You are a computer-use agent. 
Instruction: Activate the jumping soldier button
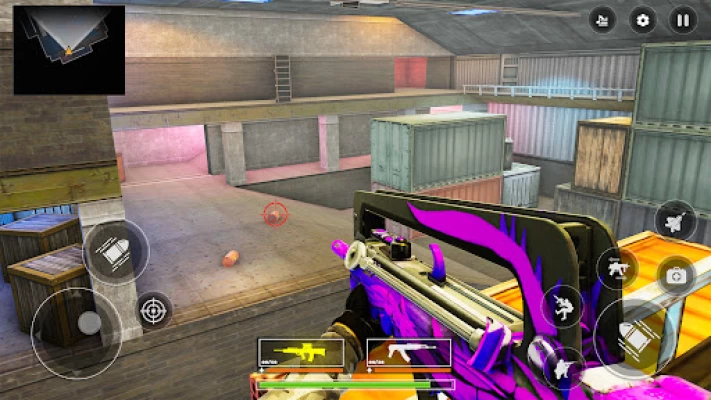tap(563, 305)
